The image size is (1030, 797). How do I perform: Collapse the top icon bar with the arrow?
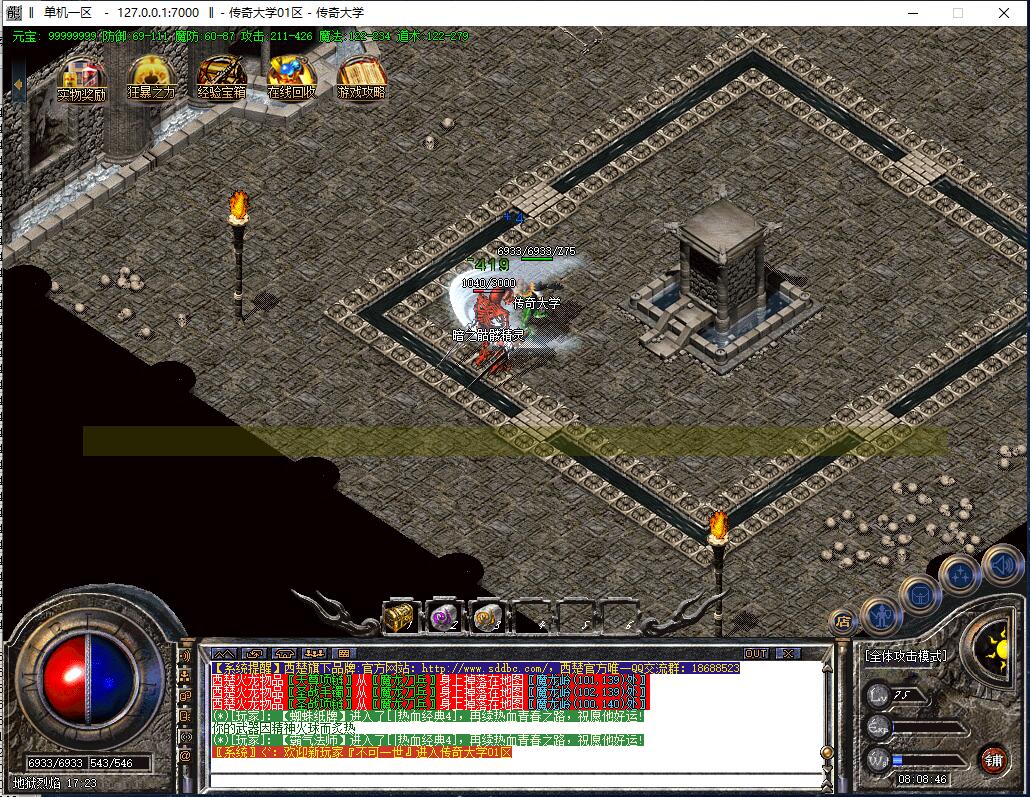[x=18, y=84]
